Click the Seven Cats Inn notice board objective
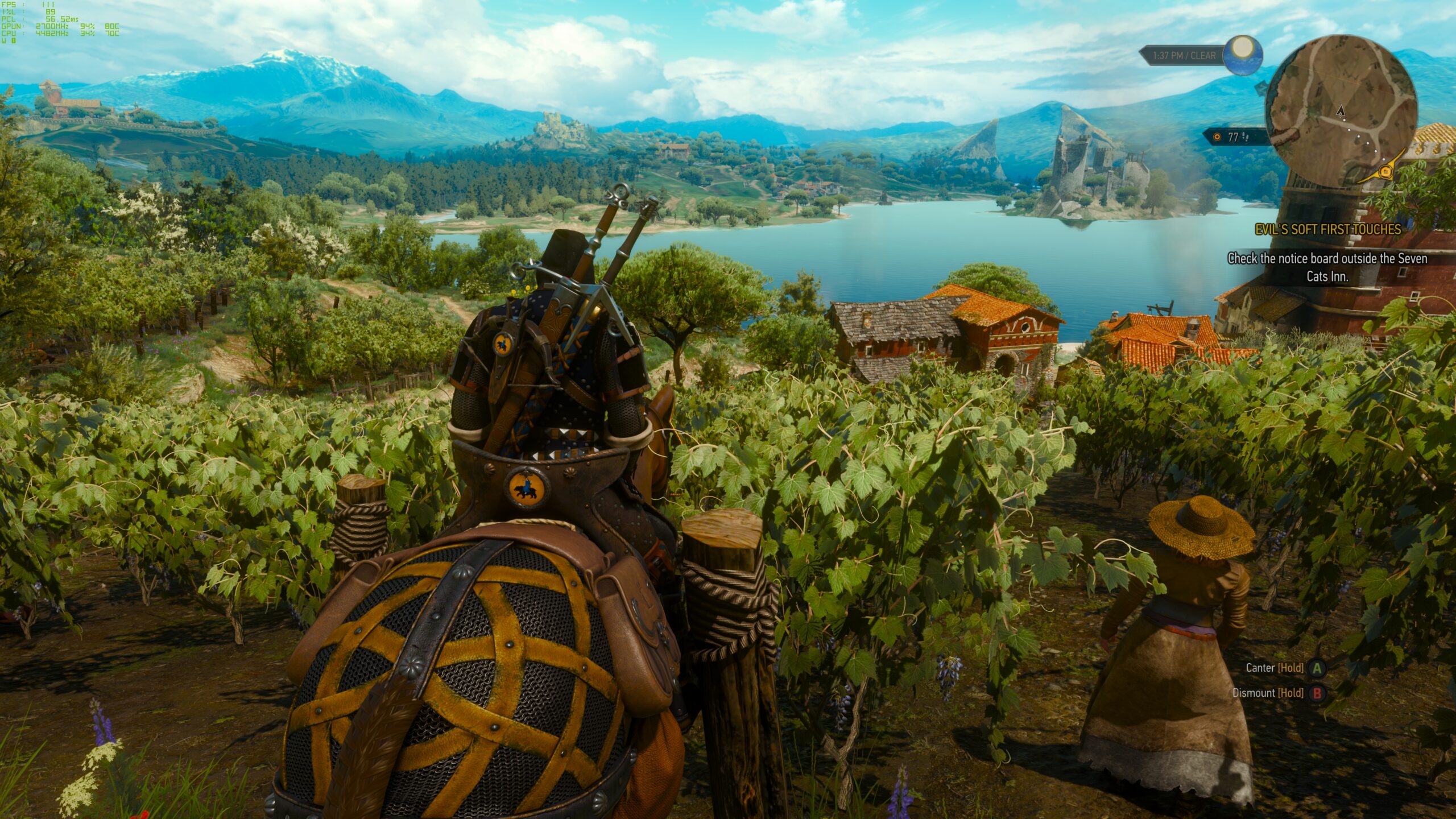 click(1327, 267)
